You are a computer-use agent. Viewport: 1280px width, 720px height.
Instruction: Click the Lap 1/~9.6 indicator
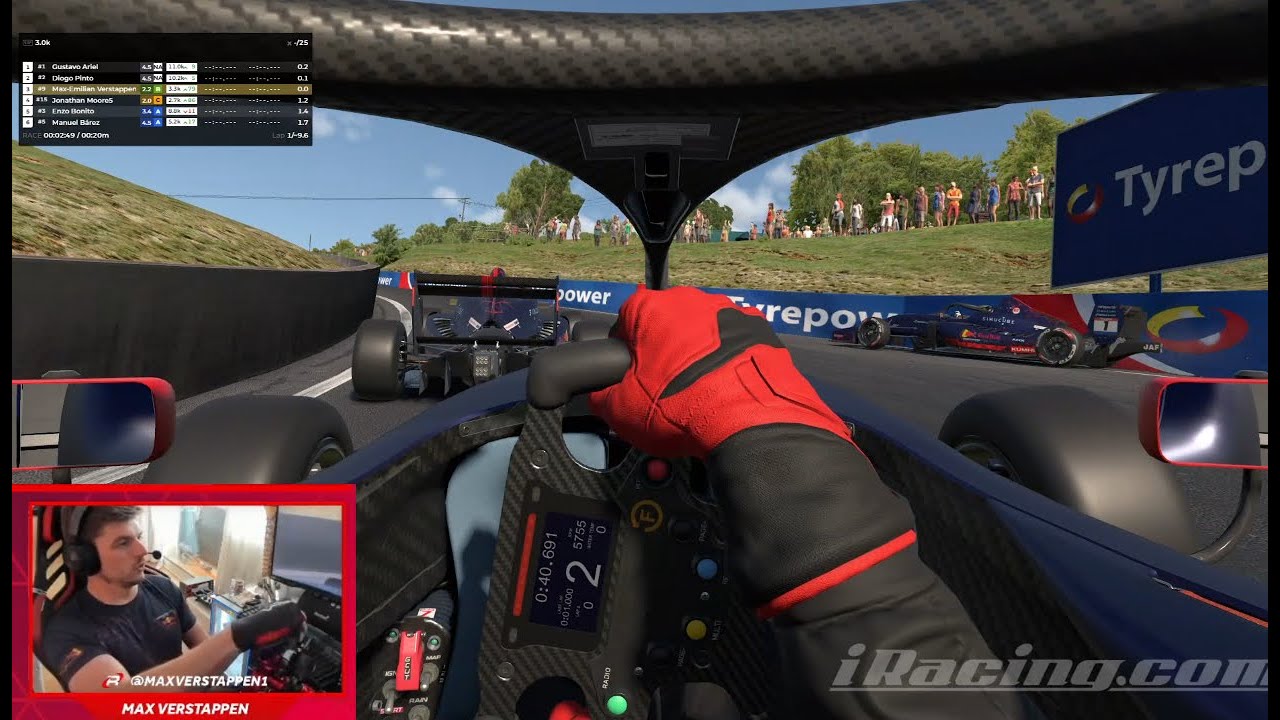(290, 136)
